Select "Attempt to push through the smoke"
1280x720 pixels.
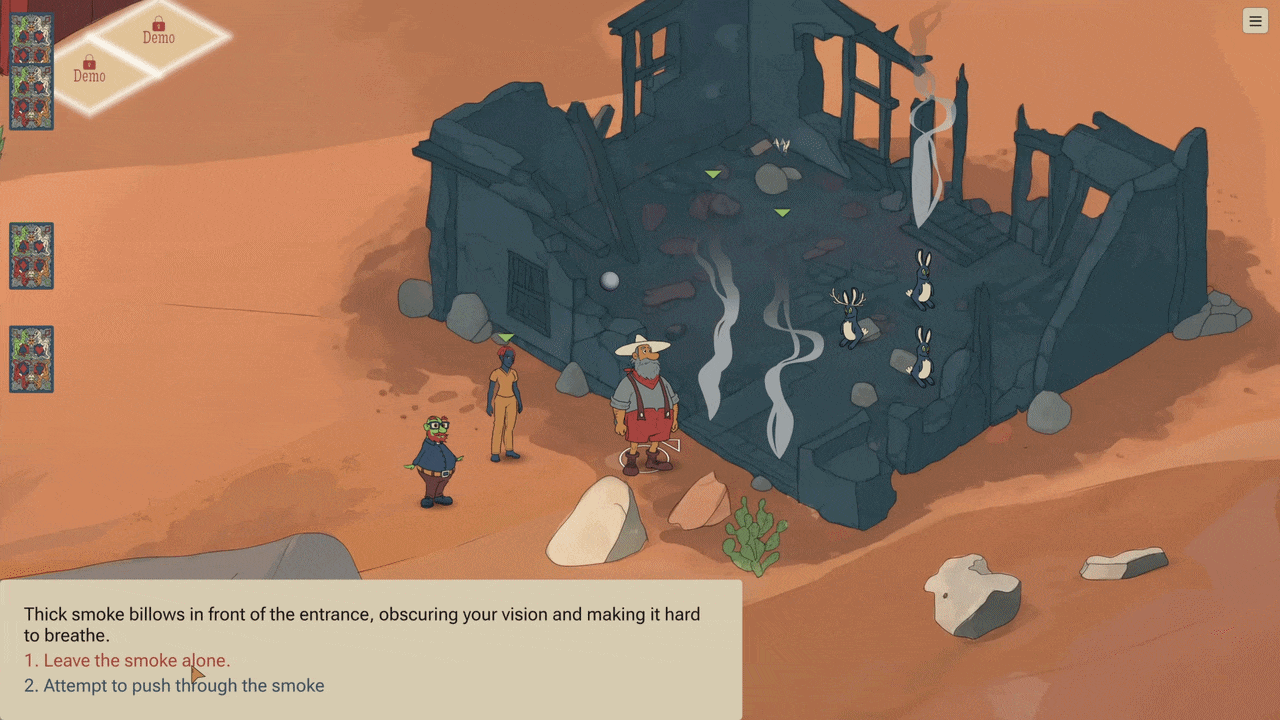click(174, 686)
